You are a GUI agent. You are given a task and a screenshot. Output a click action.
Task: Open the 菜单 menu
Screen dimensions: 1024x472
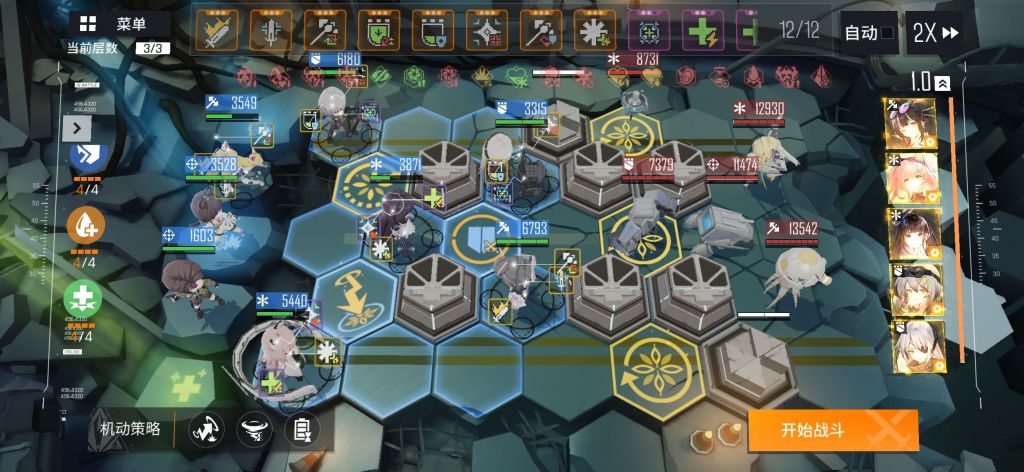point(118,25)
